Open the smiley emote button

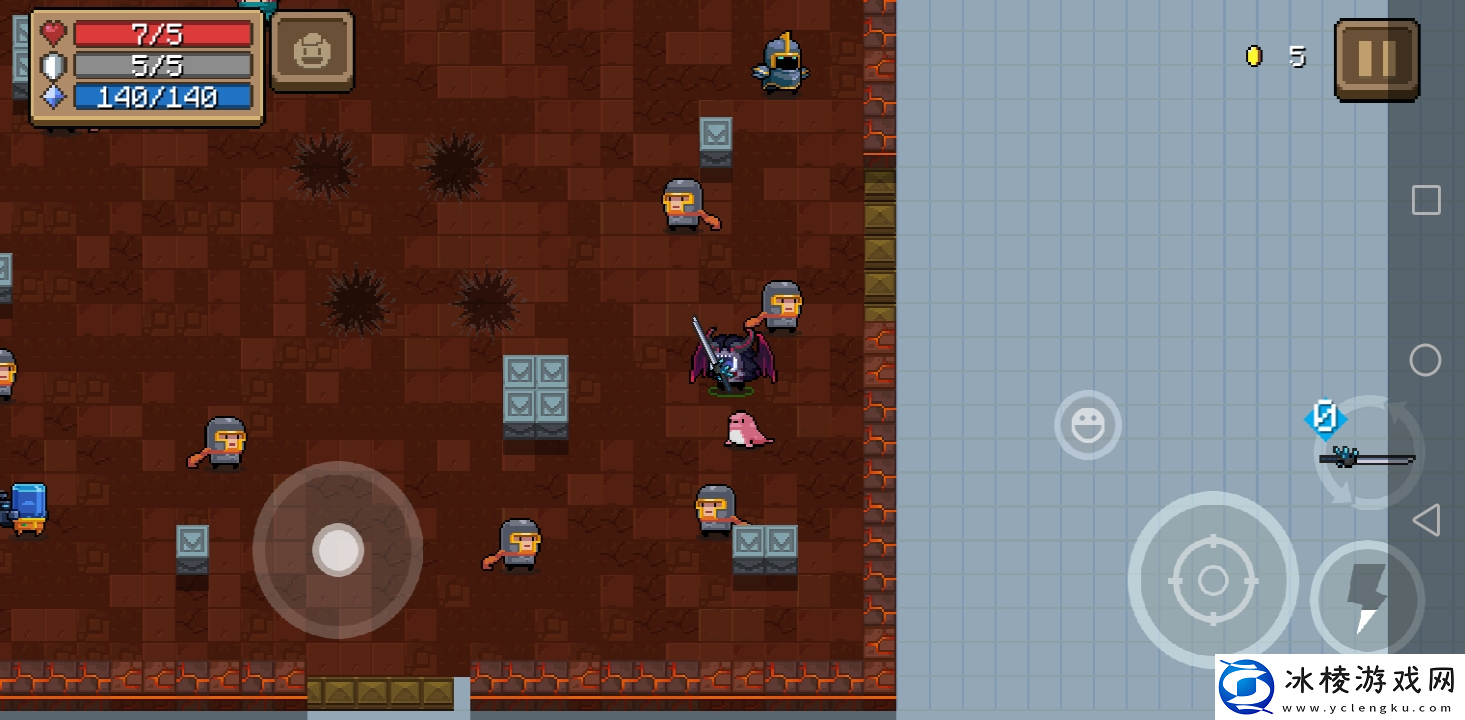click(x=1087, y=426)
